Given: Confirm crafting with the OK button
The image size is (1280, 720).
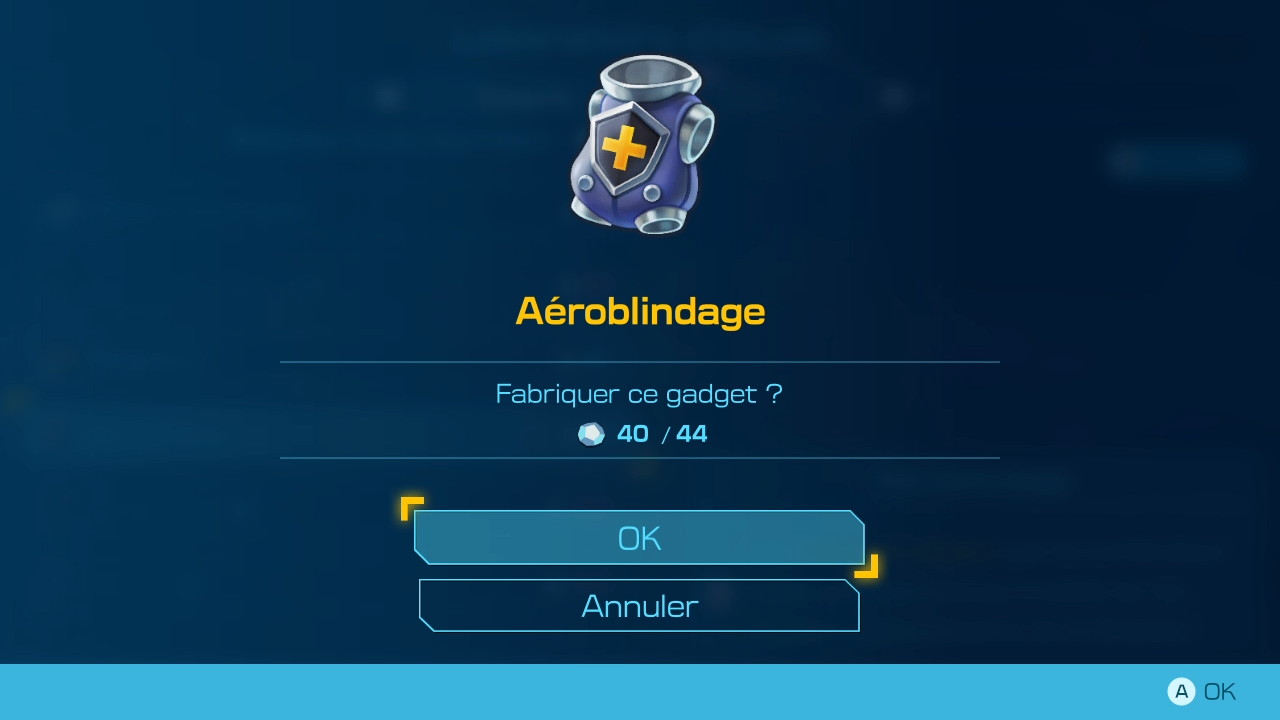Looking at the screenshot, I should pyautogui.click(x=639, y=538).
